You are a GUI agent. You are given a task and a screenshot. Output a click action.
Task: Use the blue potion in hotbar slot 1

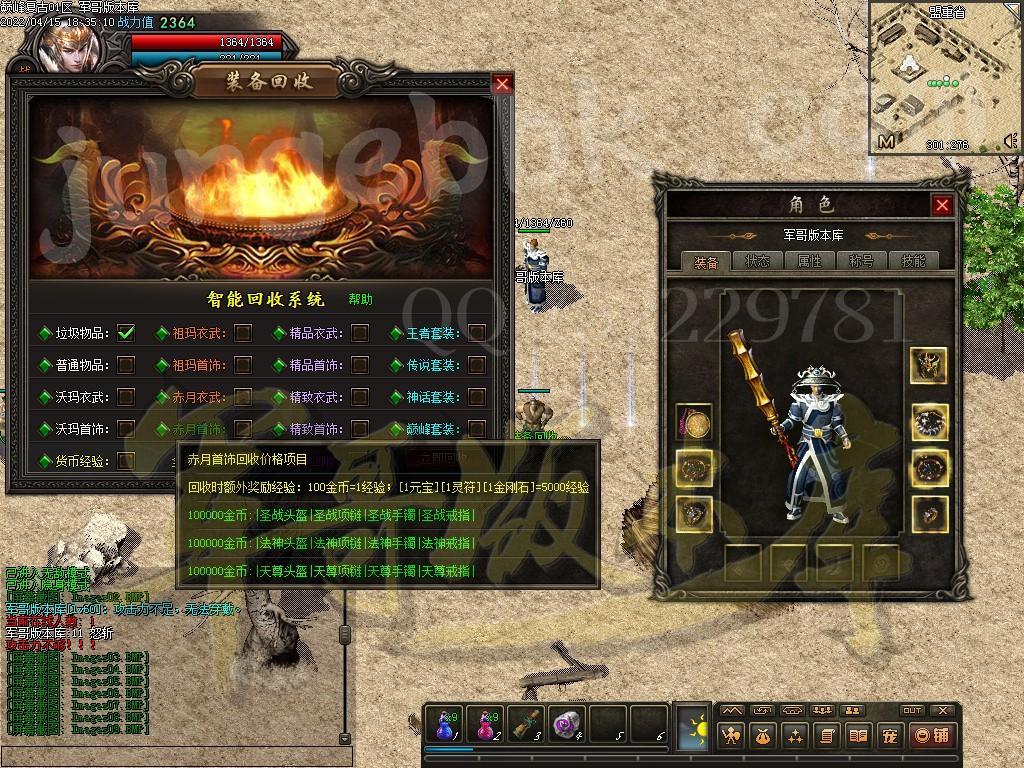click(443, 724)
